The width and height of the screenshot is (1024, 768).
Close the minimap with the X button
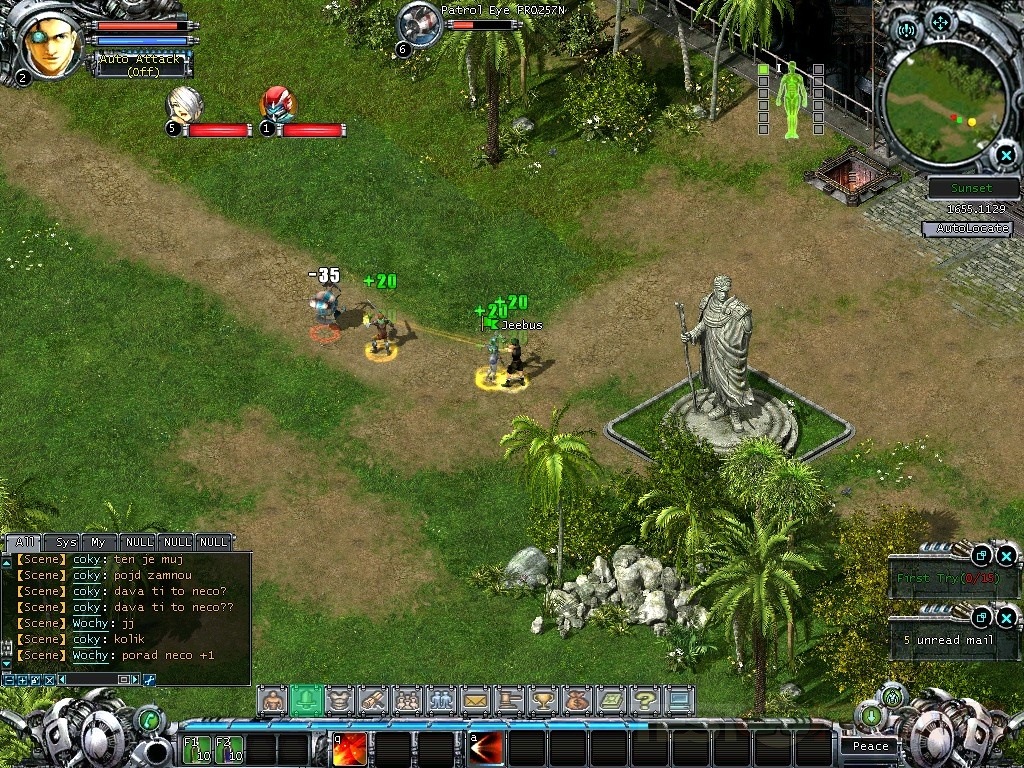point(1005,155)
